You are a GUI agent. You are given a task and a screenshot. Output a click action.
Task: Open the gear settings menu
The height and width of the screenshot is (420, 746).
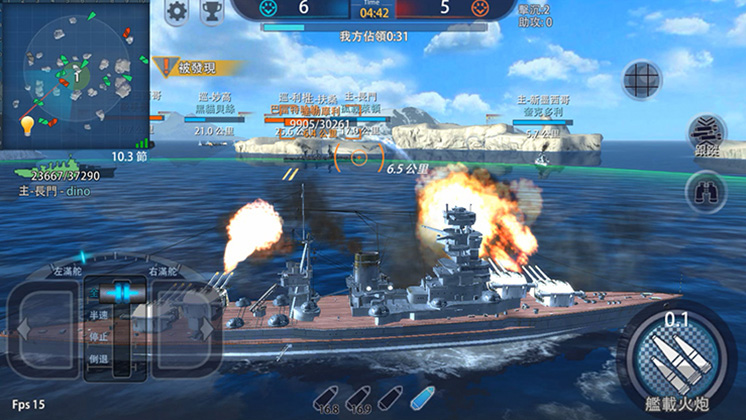[177, 12]
